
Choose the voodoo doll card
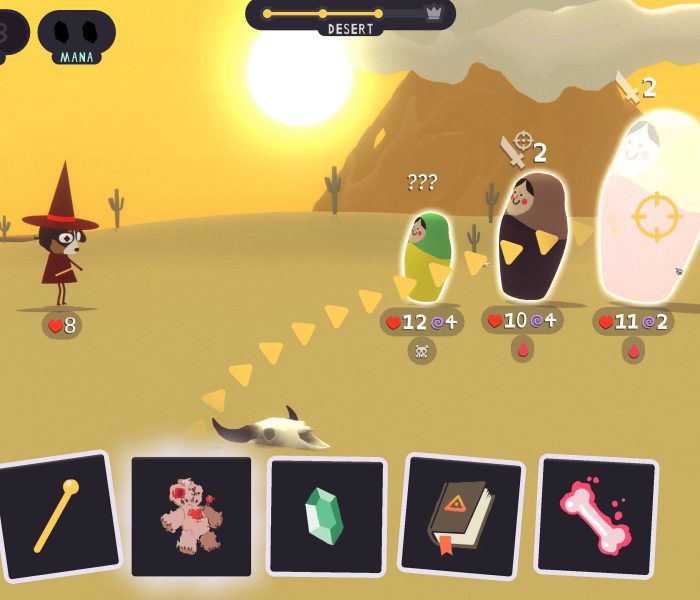pos(191,516)
